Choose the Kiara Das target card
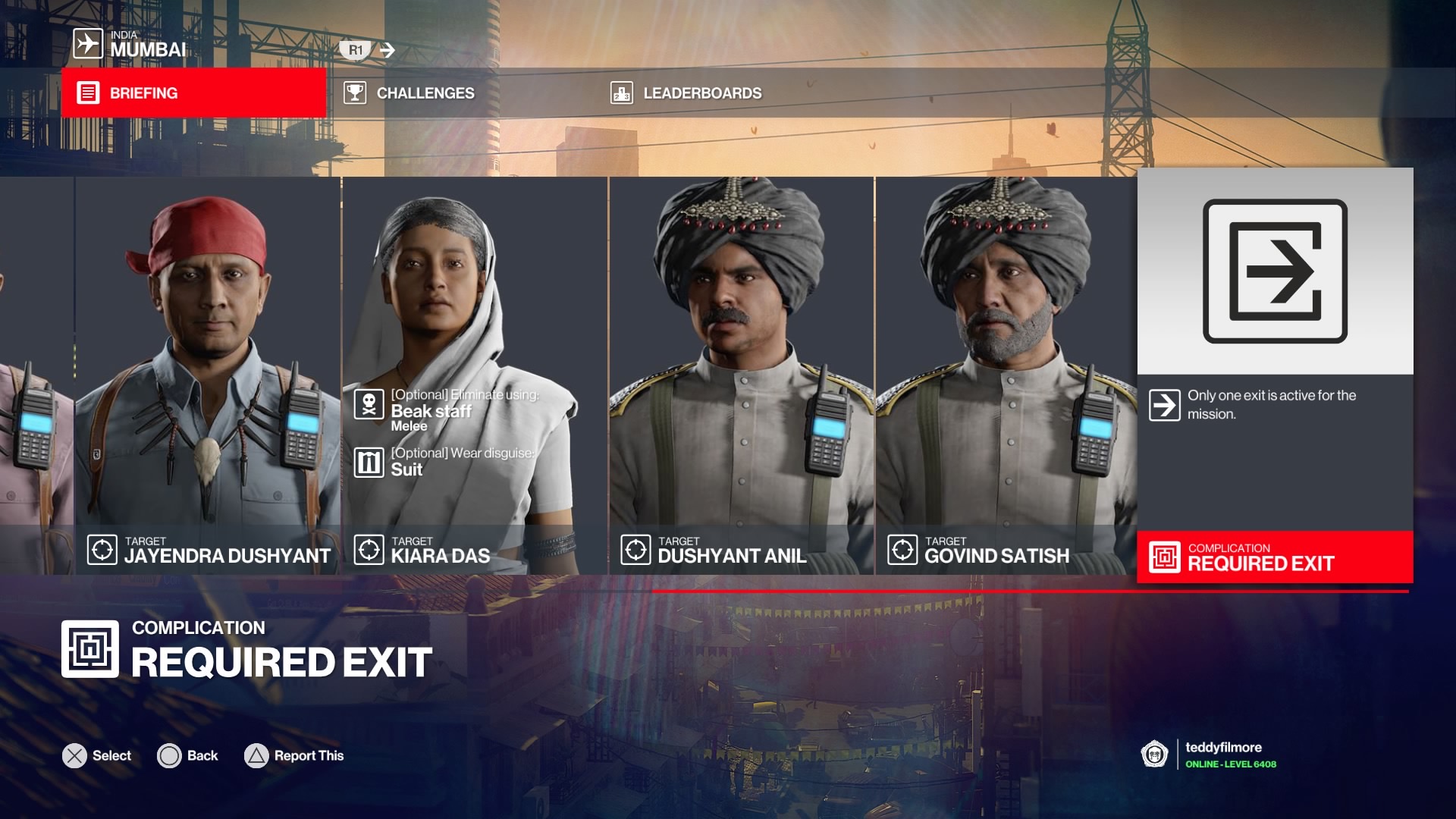This screenshot has width=1456, height=819. [x=475, y=375]
